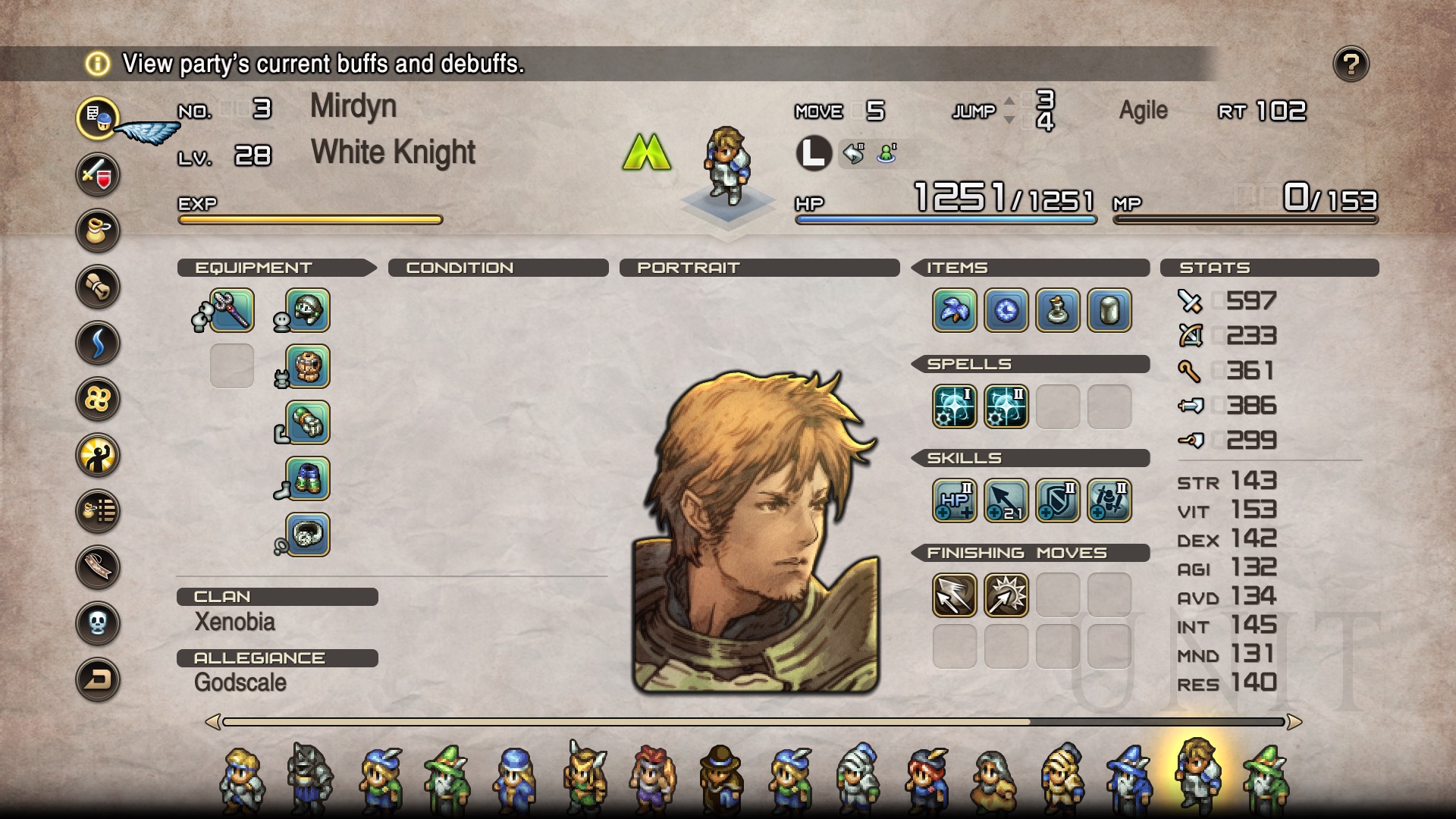
Task: Open the sword-and-shield sidebar icon
Action: 98,174
